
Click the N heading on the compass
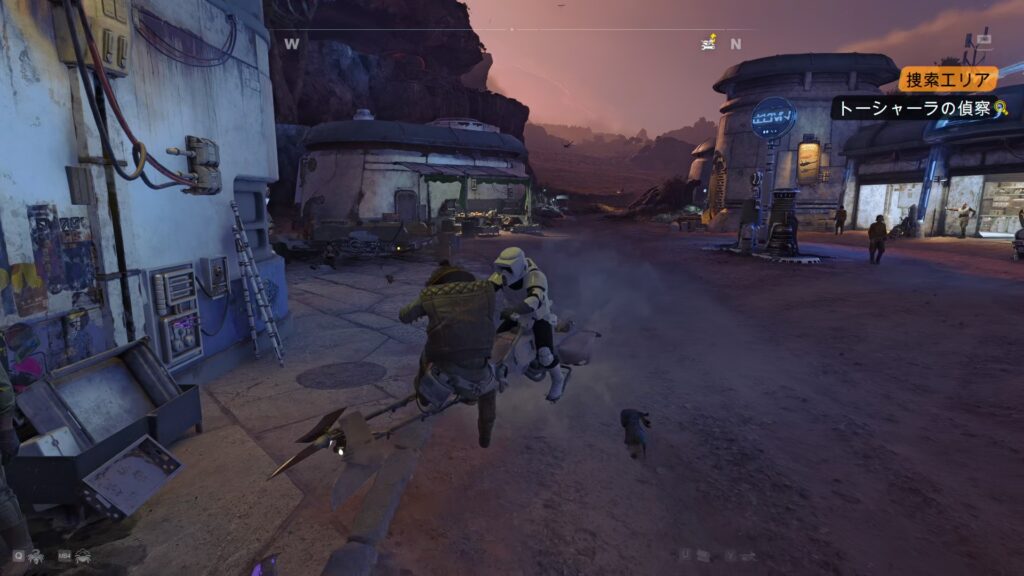[x=736, y=44]
